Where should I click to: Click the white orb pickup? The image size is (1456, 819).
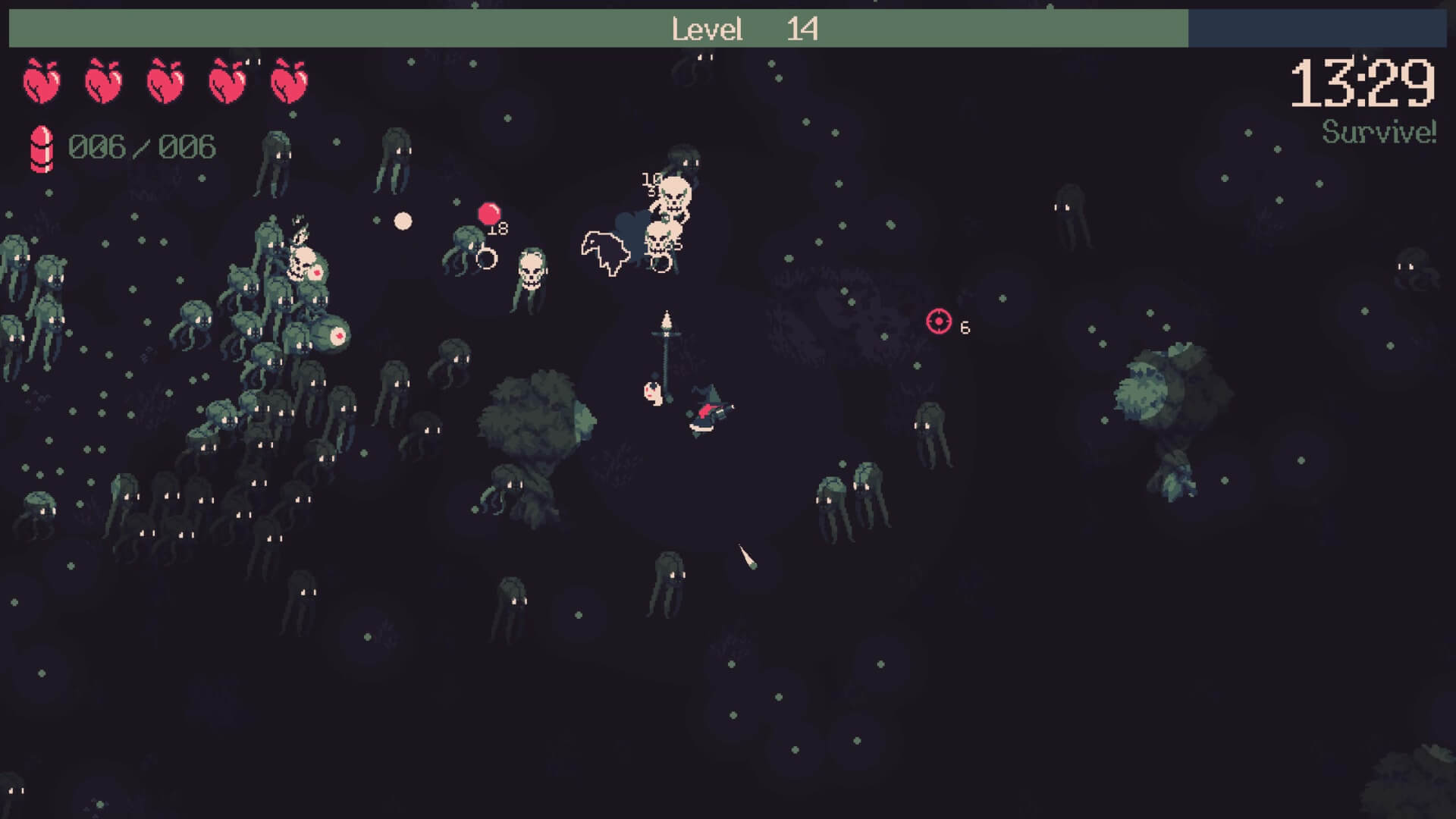[403, 219]
